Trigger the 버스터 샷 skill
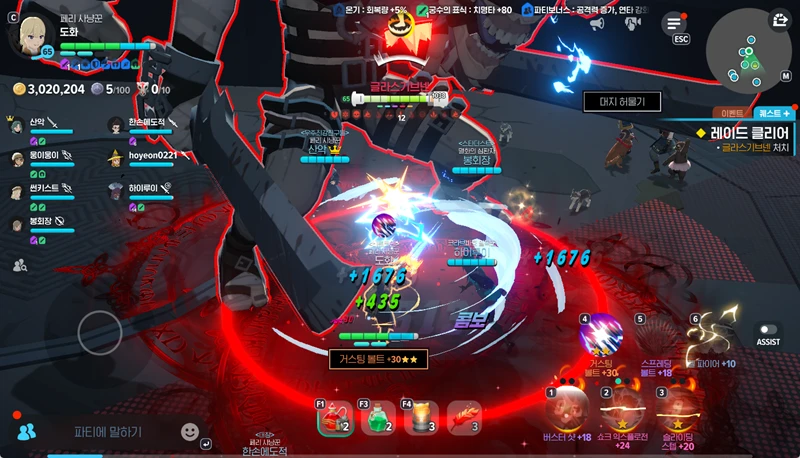The image size is (800, 458). (x=568, y=407)
